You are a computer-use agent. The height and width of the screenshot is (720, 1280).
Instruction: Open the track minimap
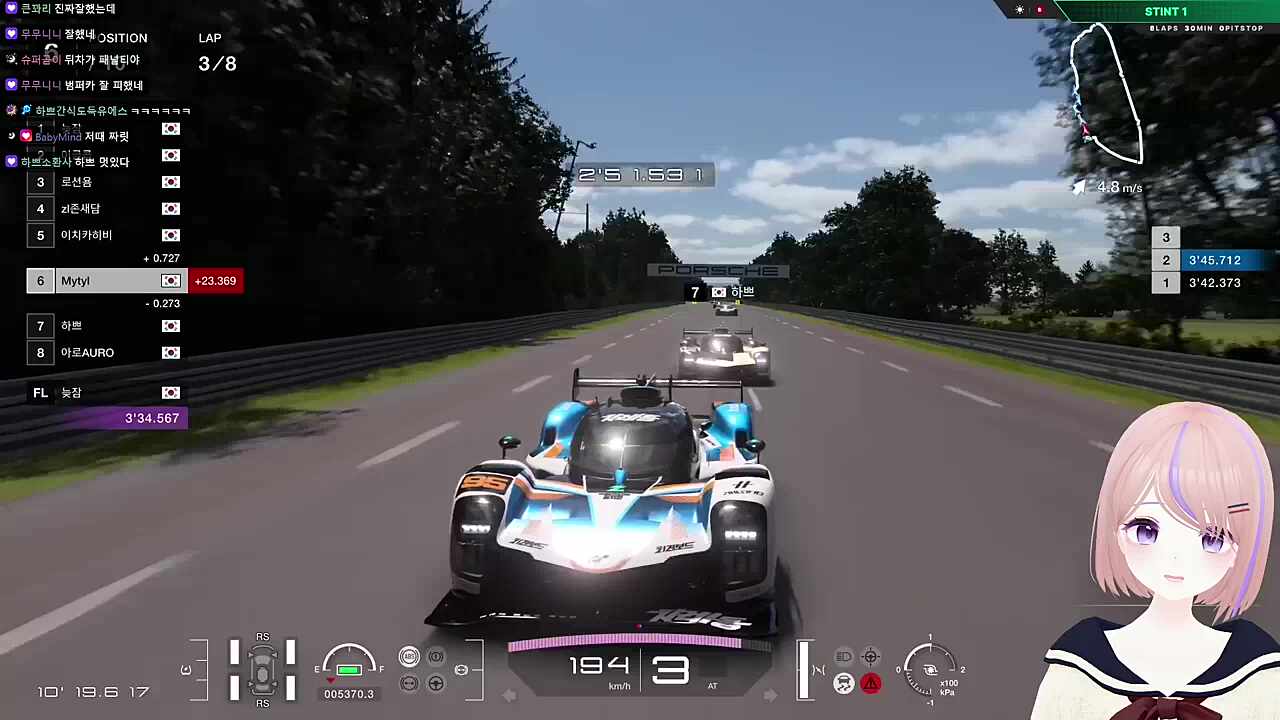tap(1106, 95)
